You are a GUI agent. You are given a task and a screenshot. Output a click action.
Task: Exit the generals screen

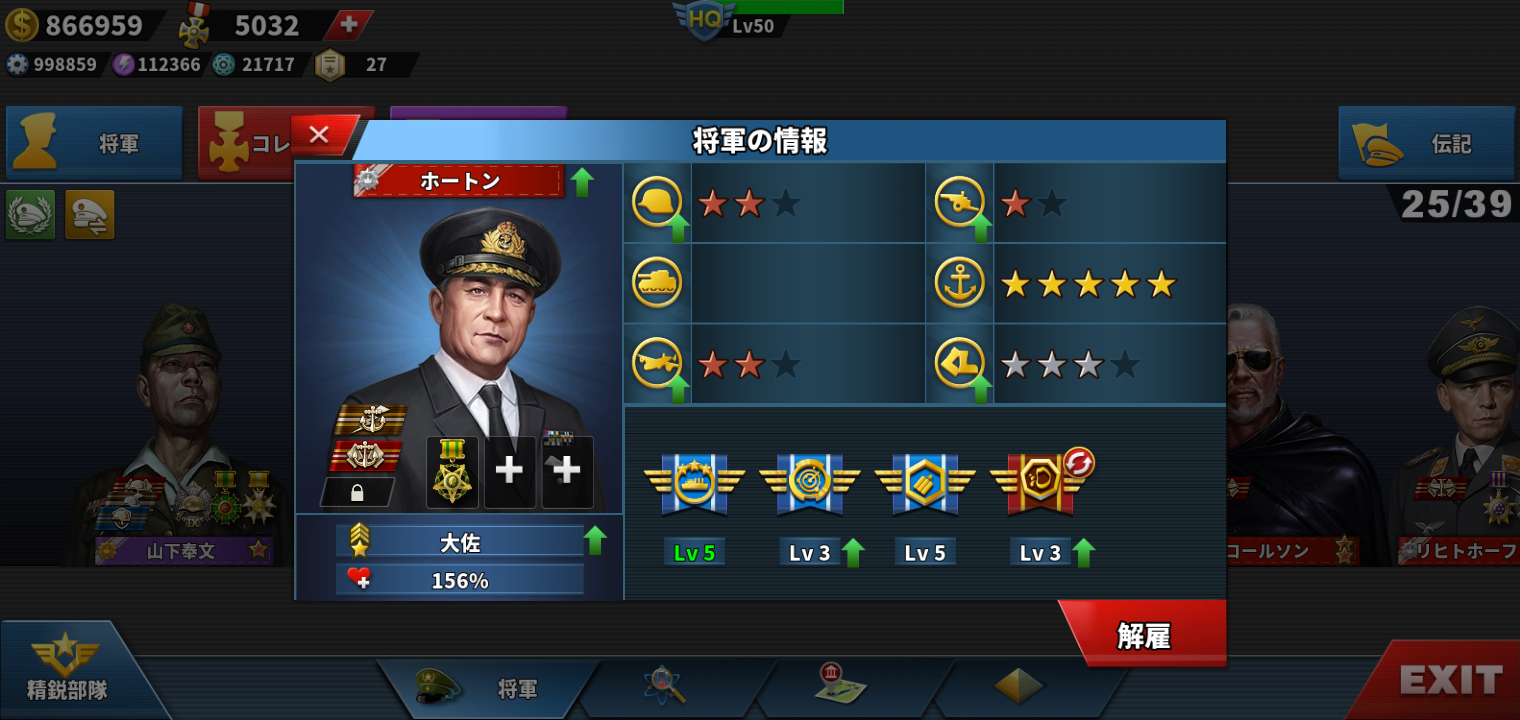1450,681
